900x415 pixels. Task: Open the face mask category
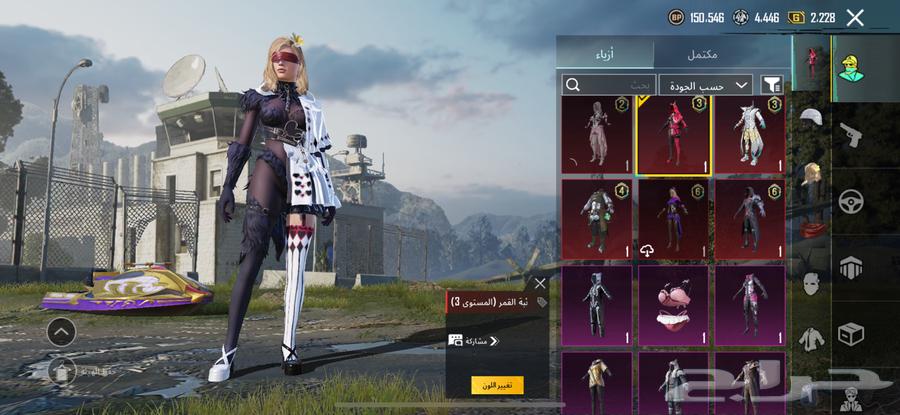tap(811, 283)
